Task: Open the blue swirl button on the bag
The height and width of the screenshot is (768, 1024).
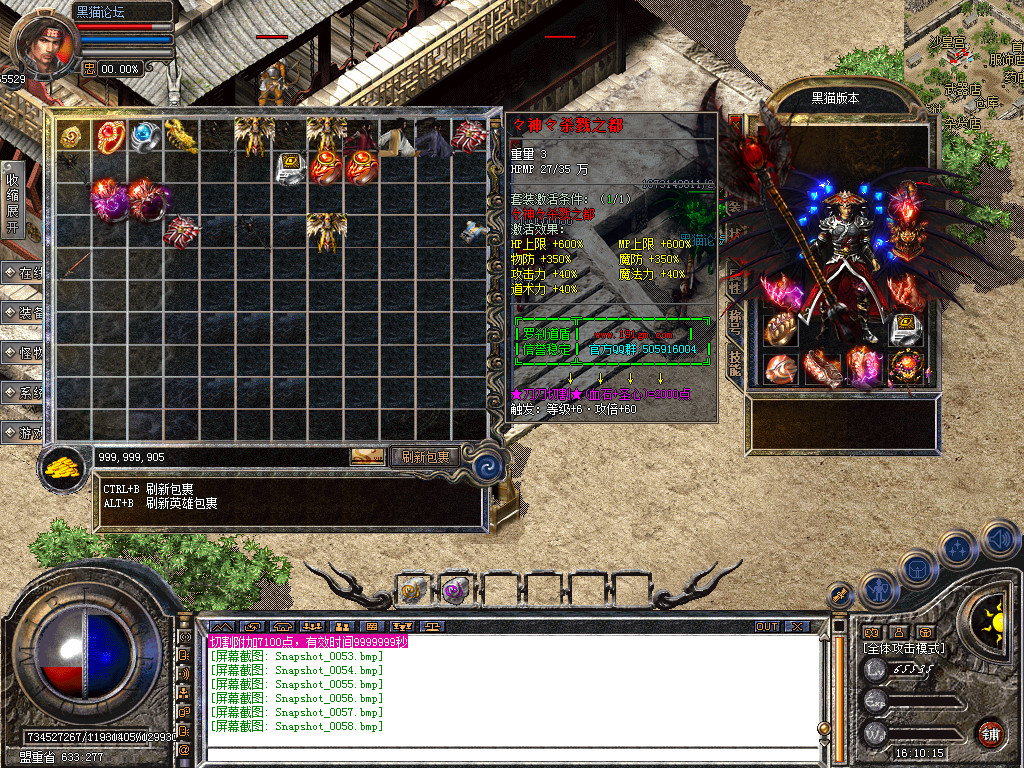Action: 489,464
